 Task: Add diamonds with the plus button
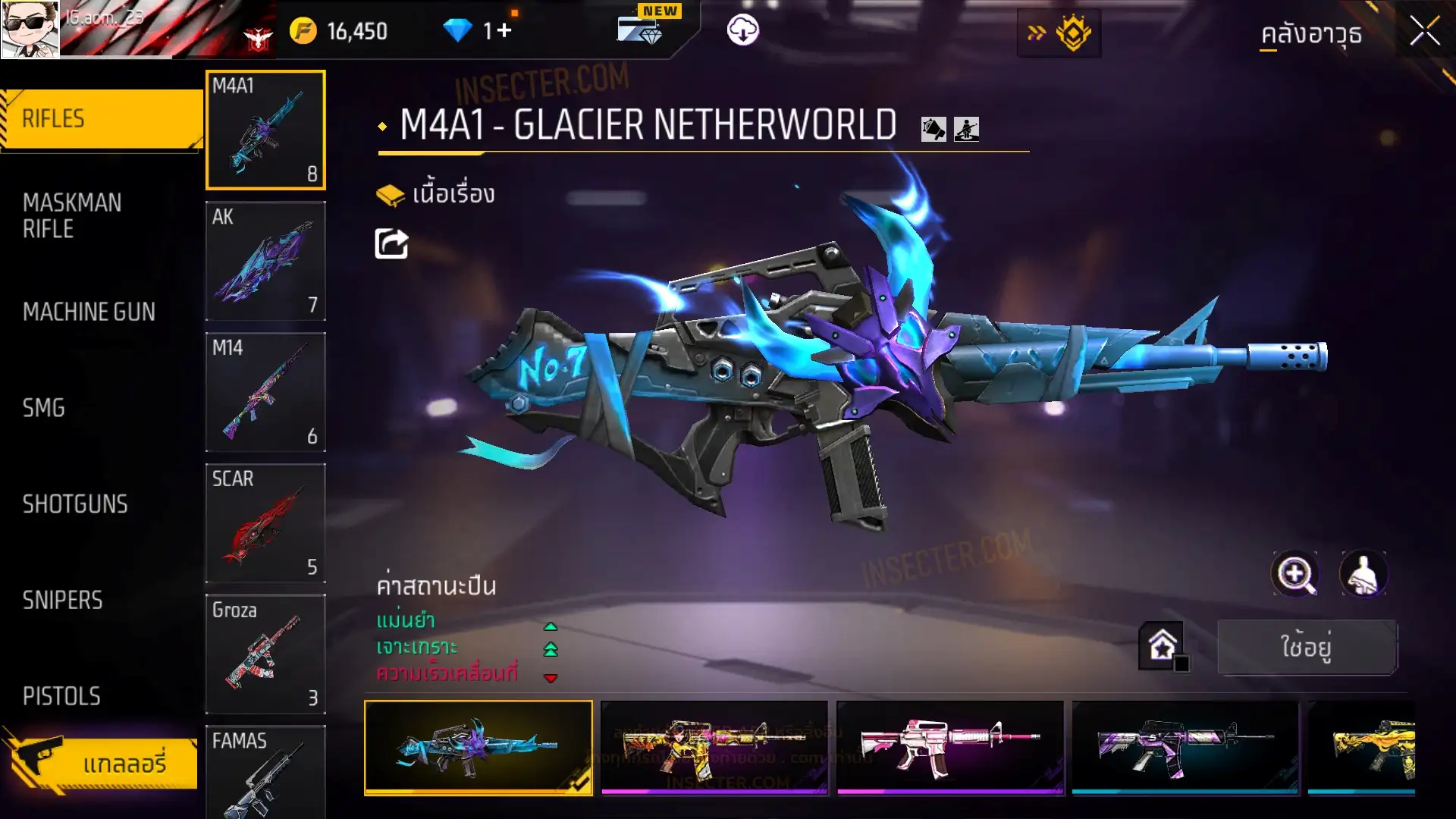(504, 31)
